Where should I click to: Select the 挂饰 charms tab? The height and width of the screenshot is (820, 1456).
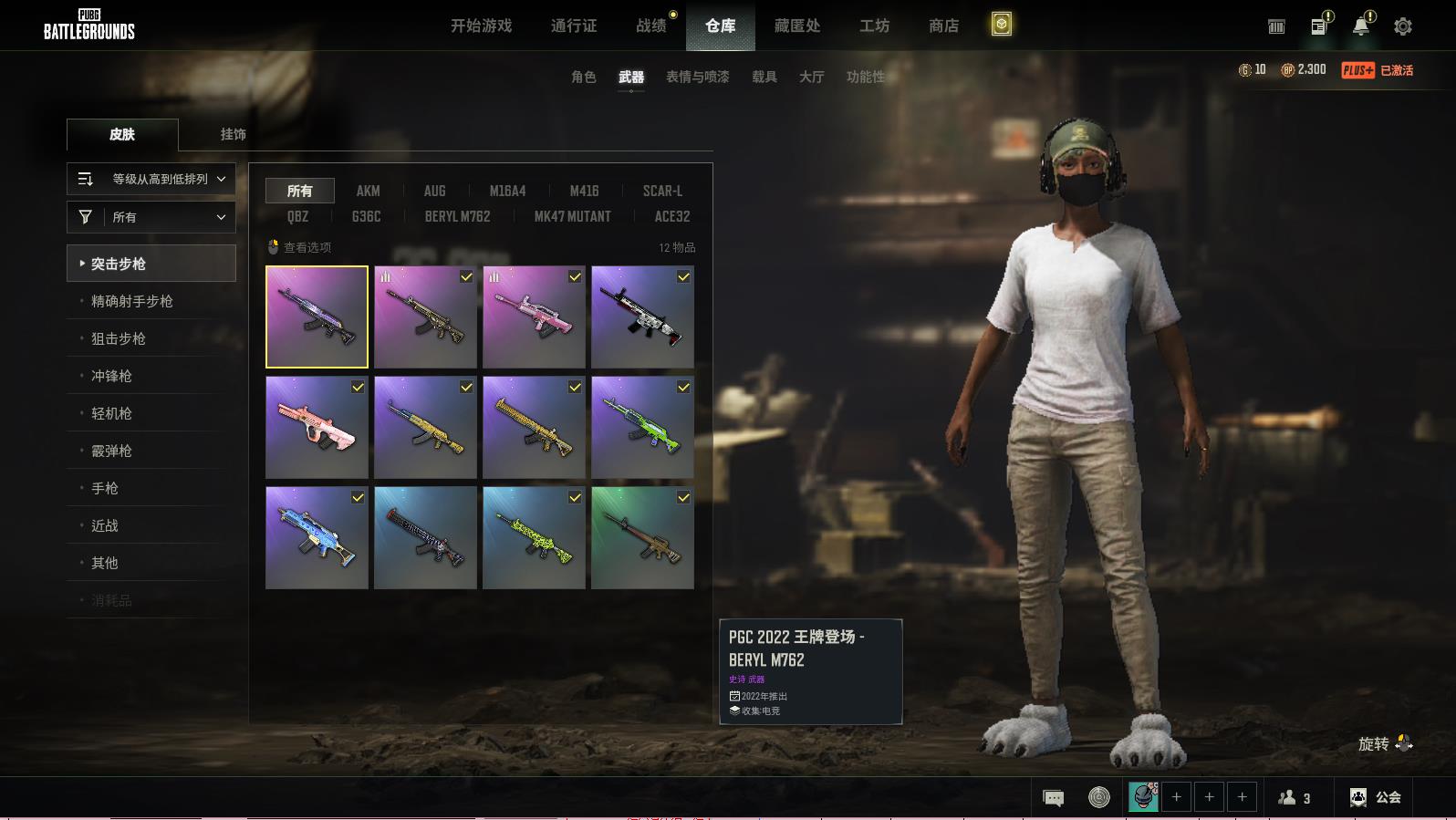click(233, 134)
